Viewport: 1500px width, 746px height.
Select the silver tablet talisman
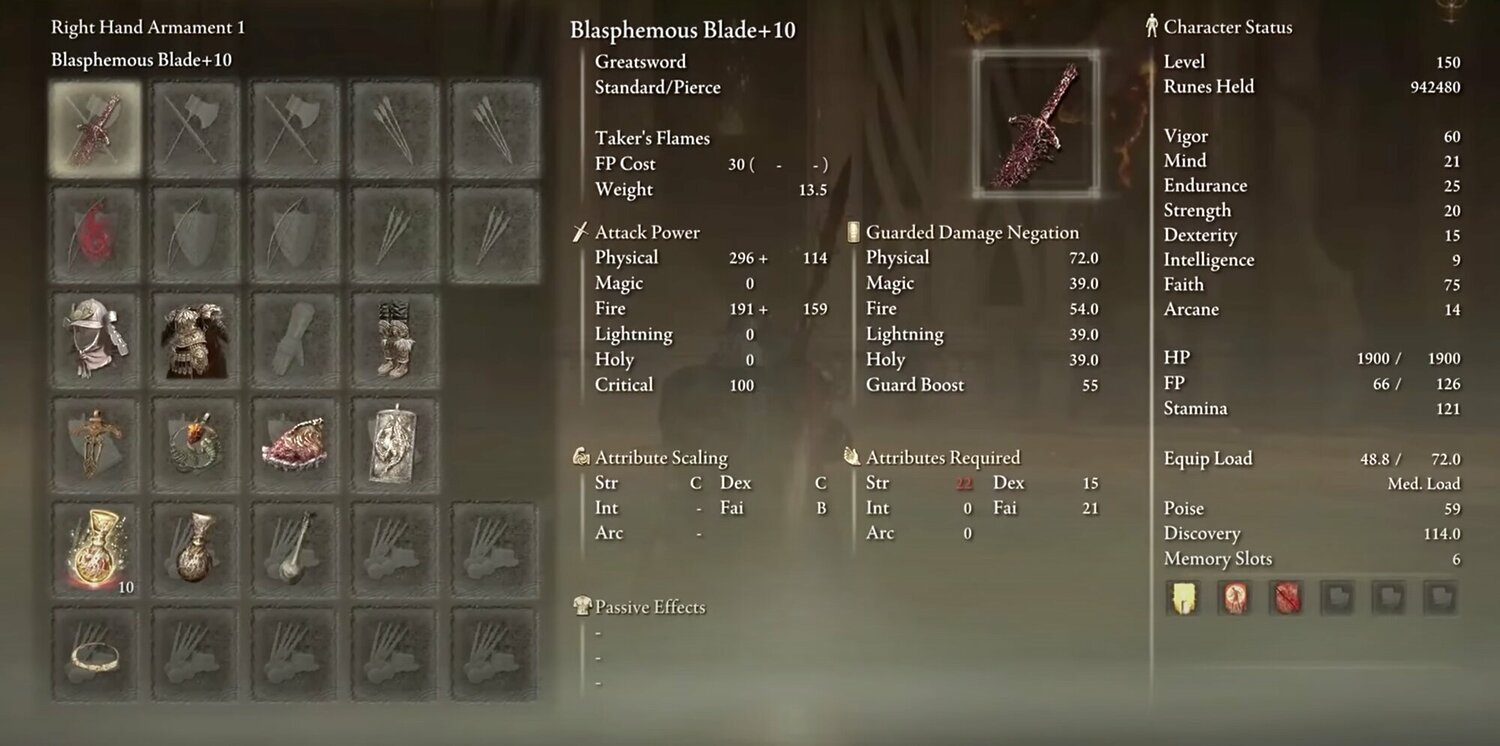(x=393, y=443)
